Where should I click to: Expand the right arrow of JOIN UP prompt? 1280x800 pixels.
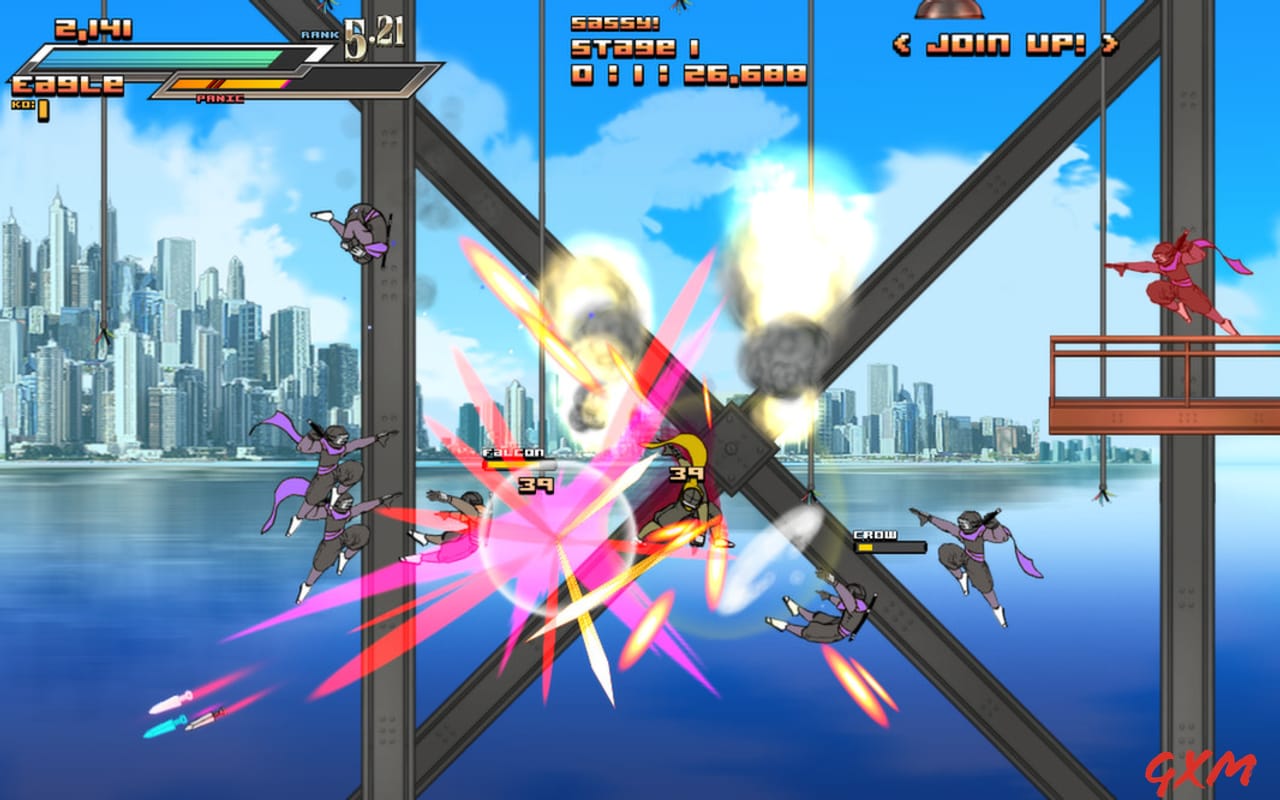(1107, 42)
